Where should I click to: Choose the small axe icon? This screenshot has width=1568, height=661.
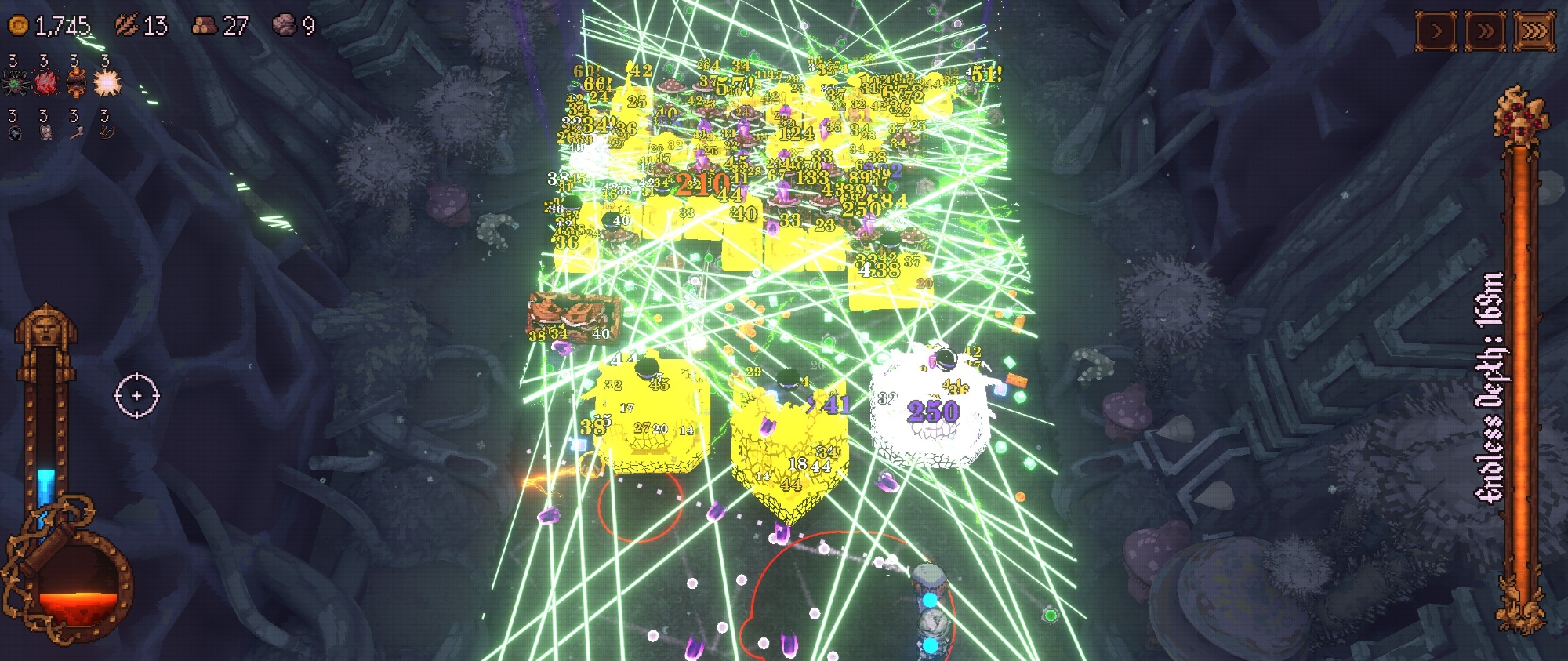(76, 133)
